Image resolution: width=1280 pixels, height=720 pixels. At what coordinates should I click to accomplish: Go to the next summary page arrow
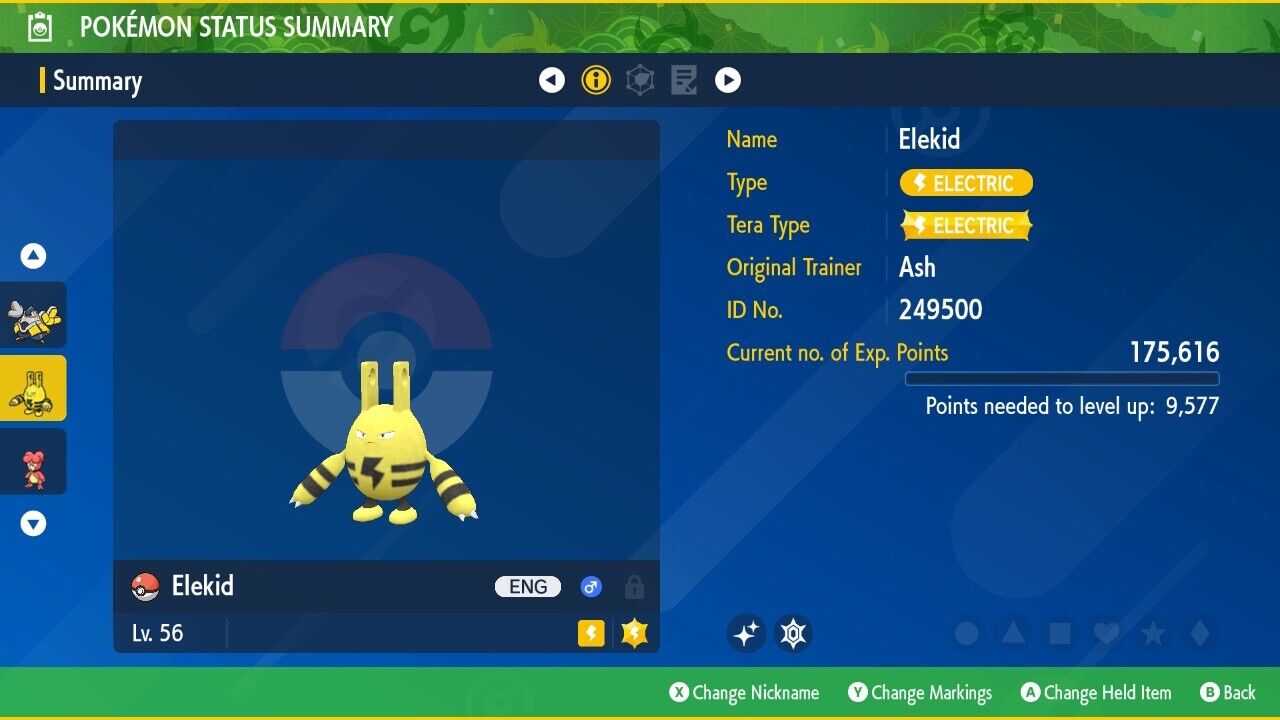[728, 80]
